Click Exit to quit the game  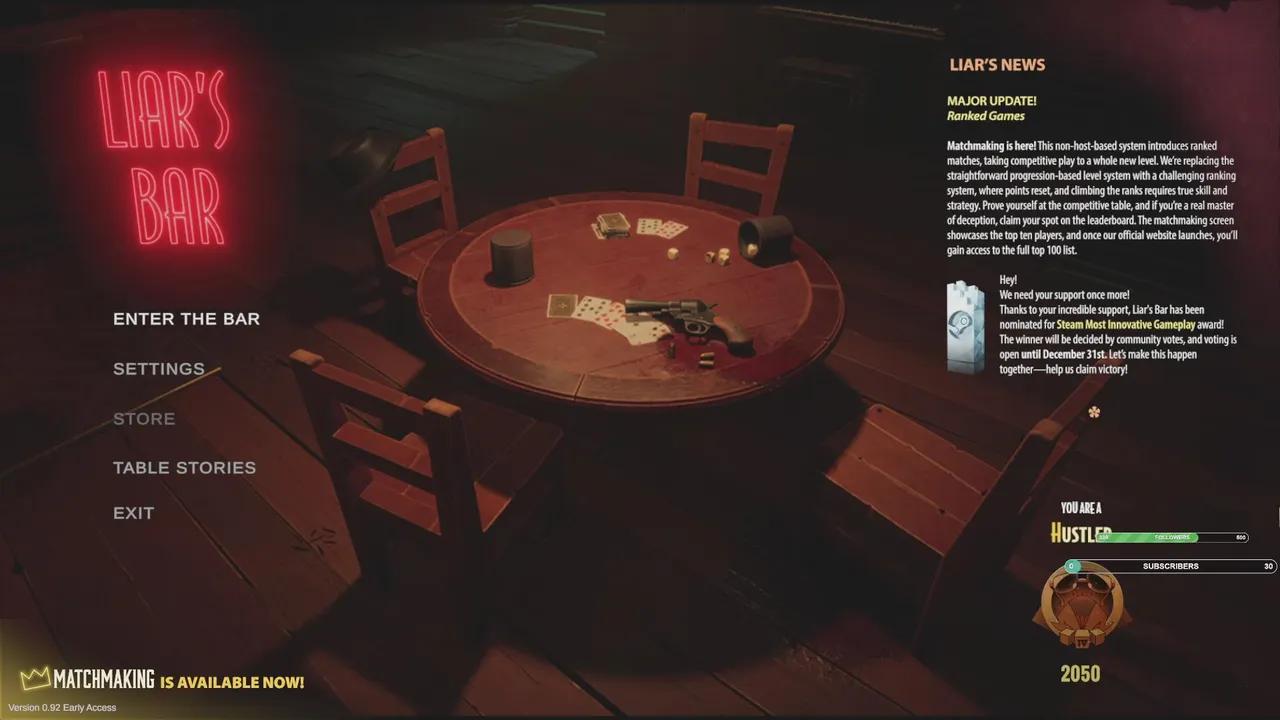pos(133,512)
